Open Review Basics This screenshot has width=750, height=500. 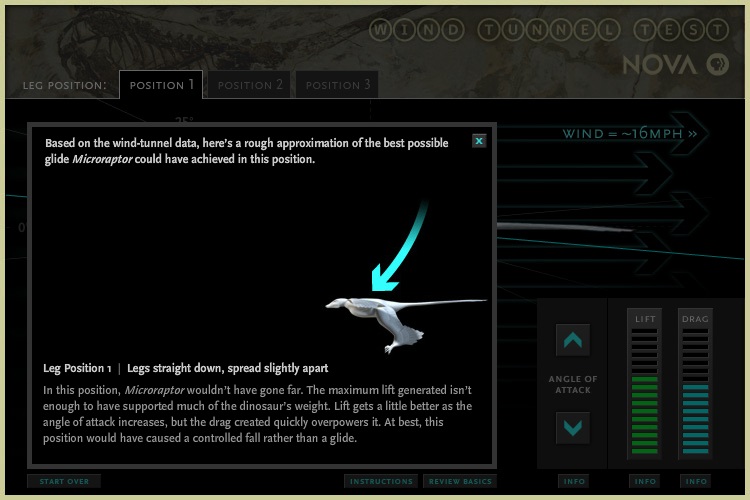[x=460, y=481]
